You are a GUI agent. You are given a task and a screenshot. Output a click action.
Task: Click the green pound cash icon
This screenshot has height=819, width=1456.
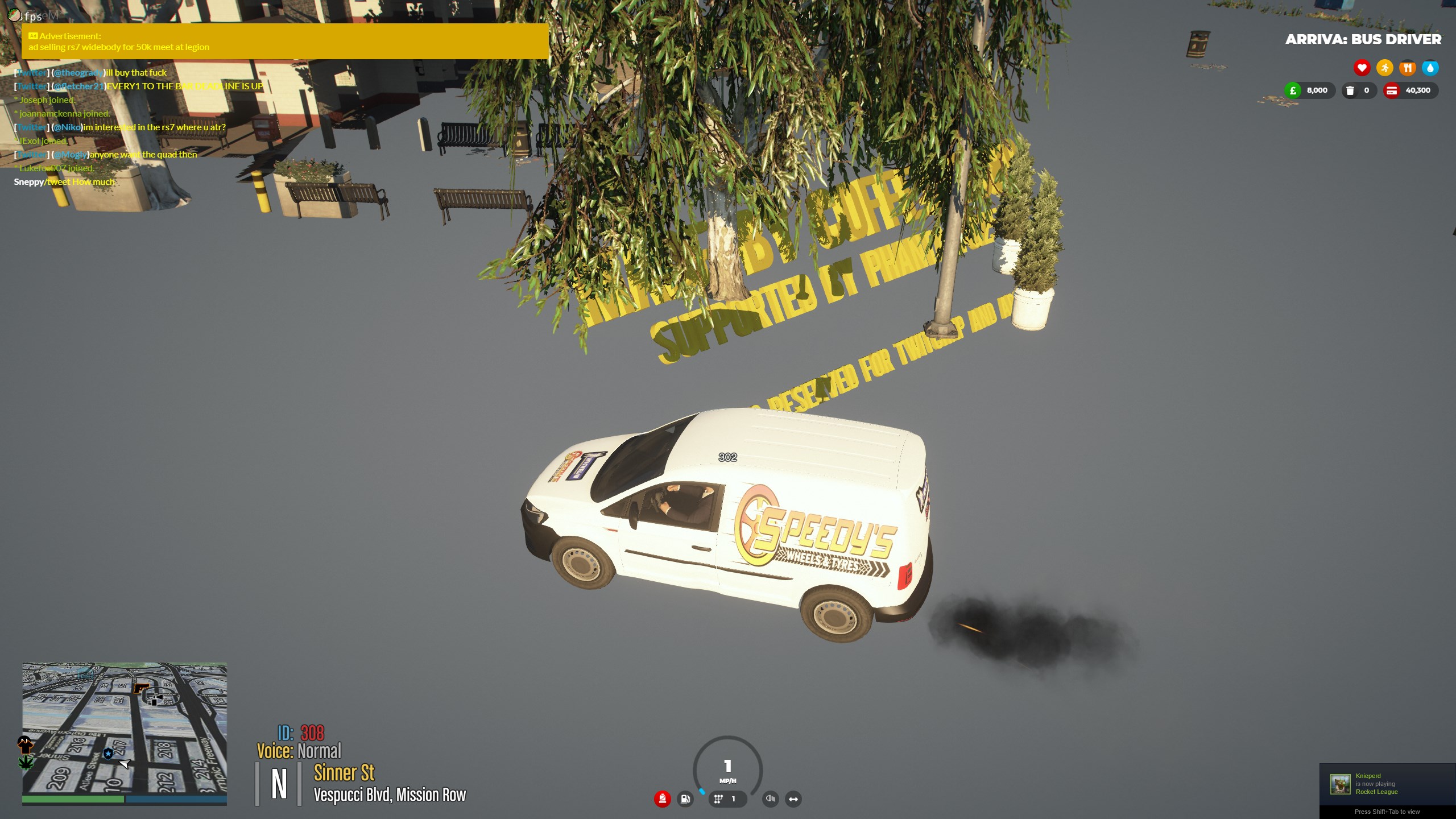click(1293, 90)
